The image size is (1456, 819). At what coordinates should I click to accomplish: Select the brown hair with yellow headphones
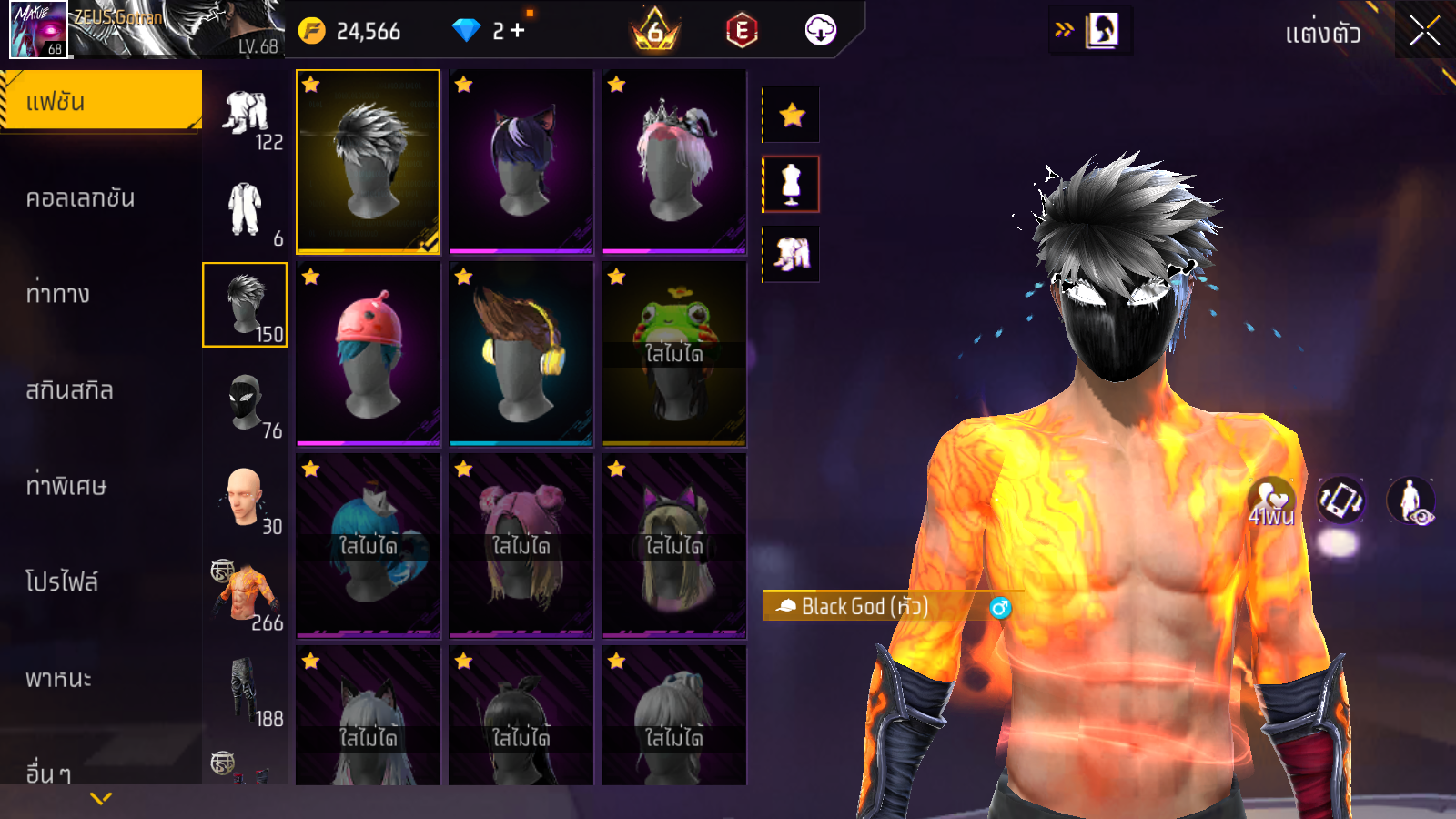[x=521, y=354]
